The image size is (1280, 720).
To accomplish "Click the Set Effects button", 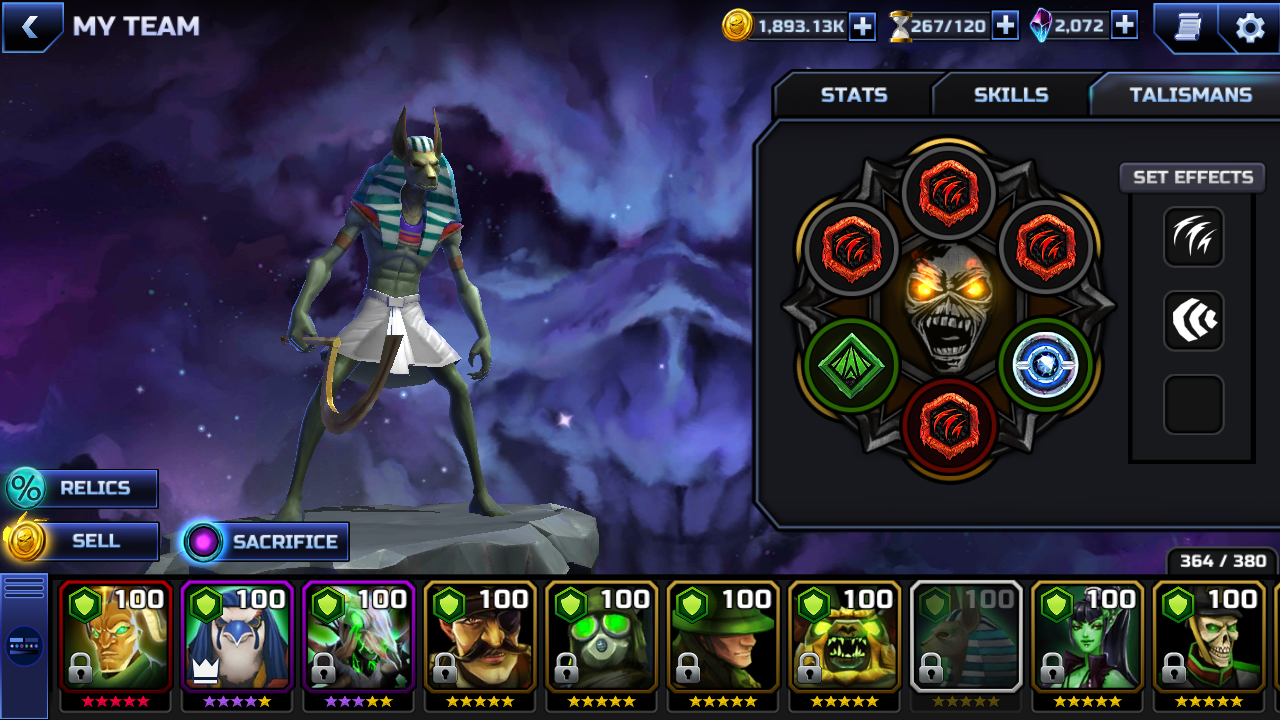I will [x=1192, y=177].
